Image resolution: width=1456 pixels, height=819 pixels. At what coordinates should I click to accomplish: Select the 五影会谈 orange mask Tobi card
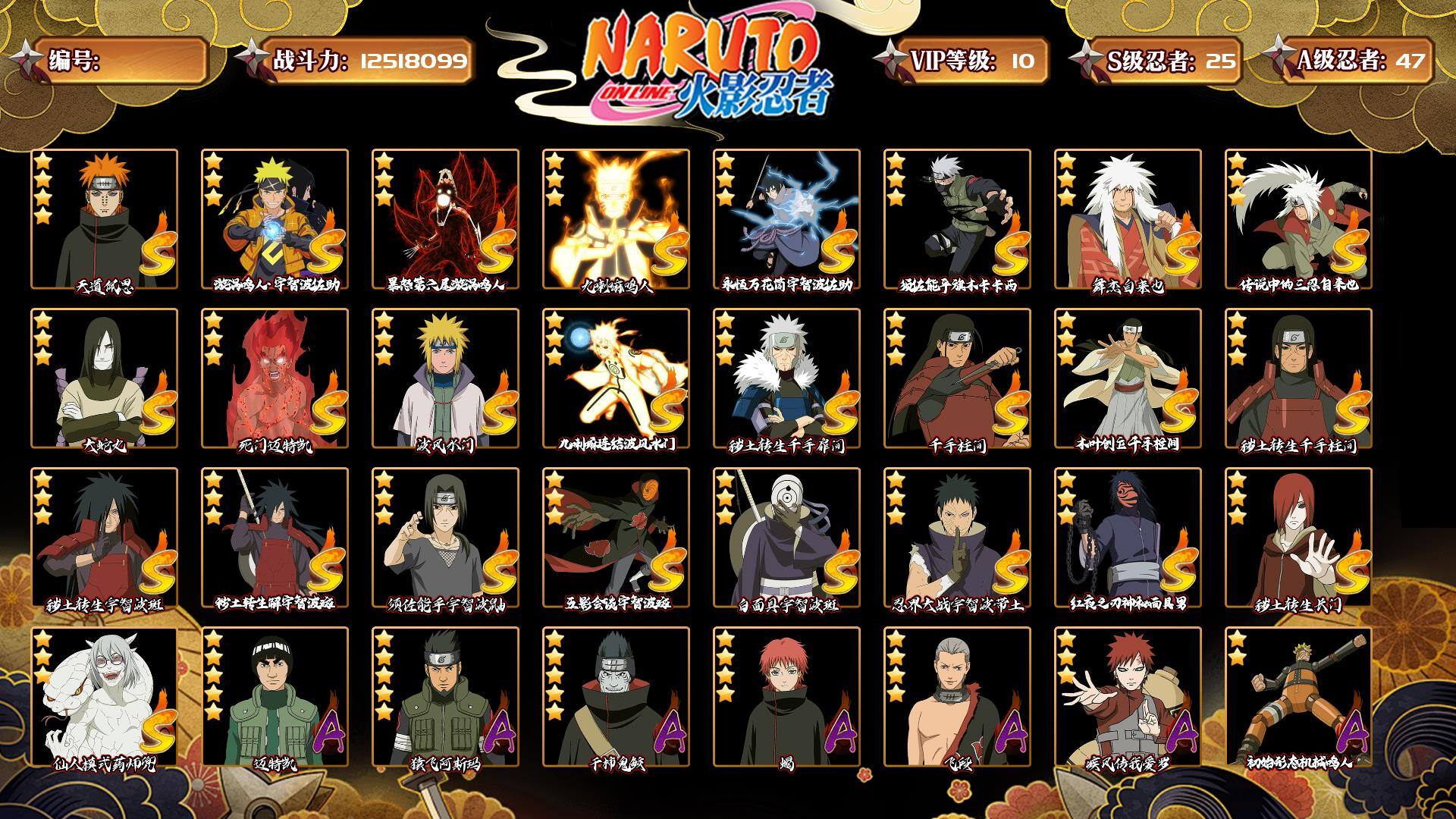point(616,538)
